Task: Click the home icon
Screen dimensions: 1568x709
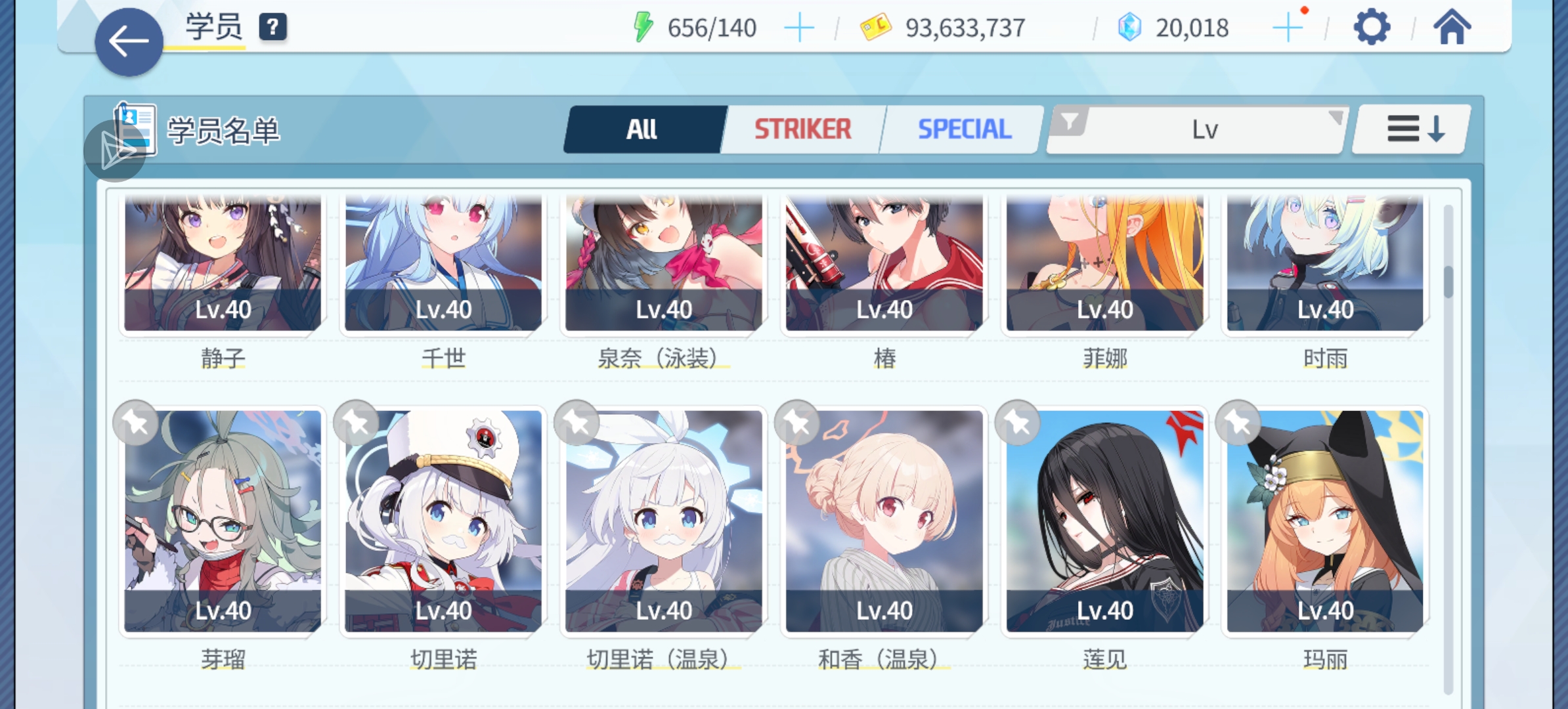Action: 1452,28
